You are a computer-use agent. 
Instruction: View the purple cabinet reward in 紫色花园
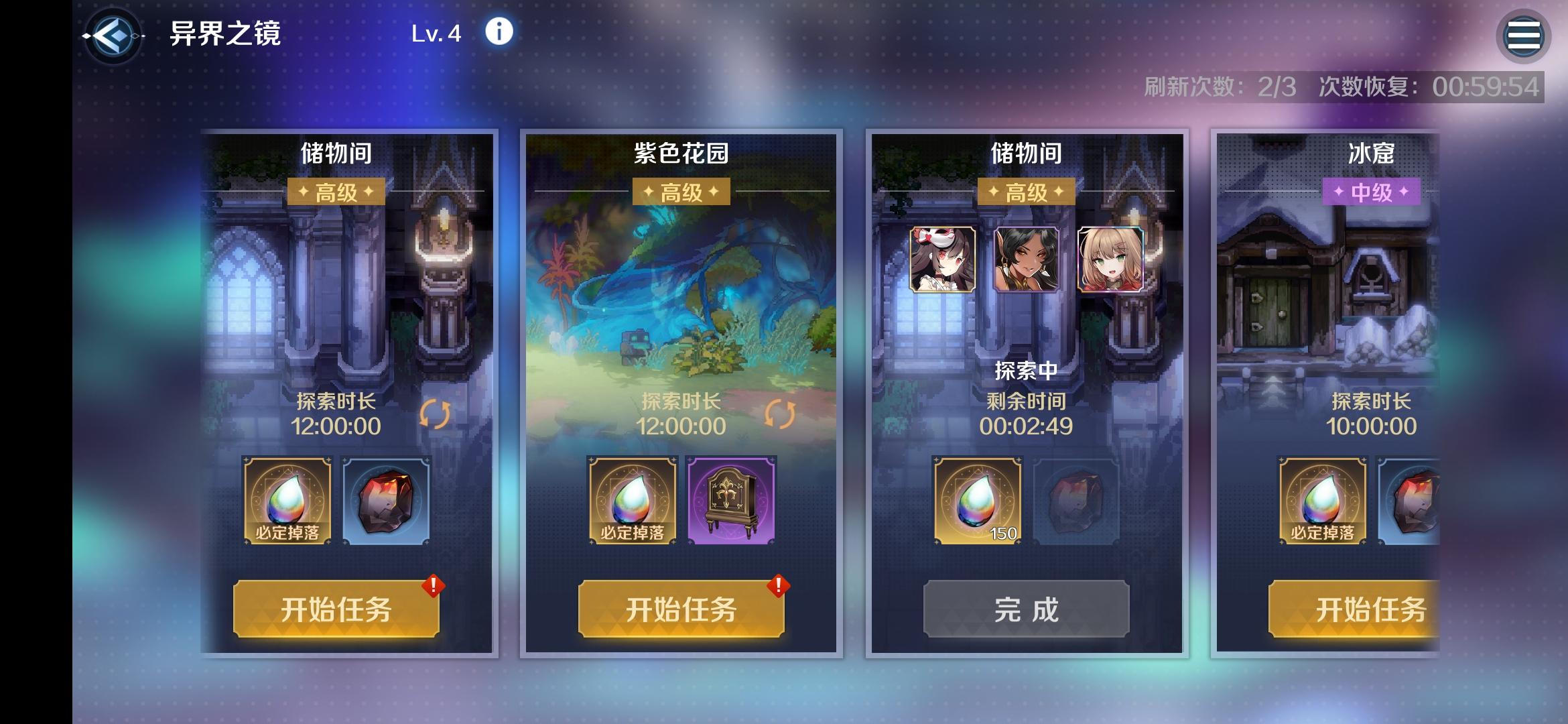click(x=729, y=500)
